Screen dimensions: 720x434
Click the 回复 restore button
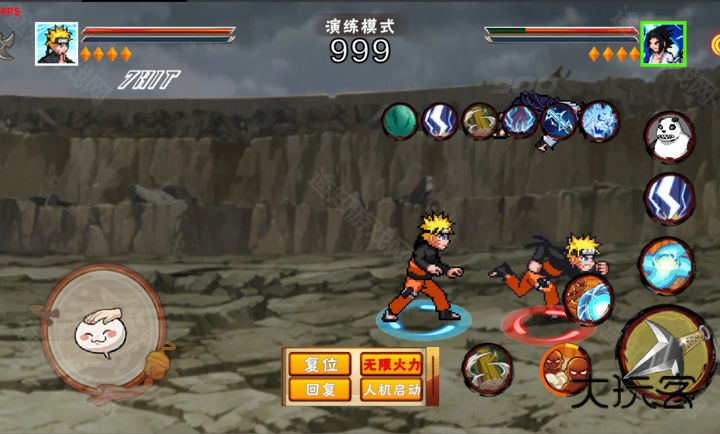(313, 389)
